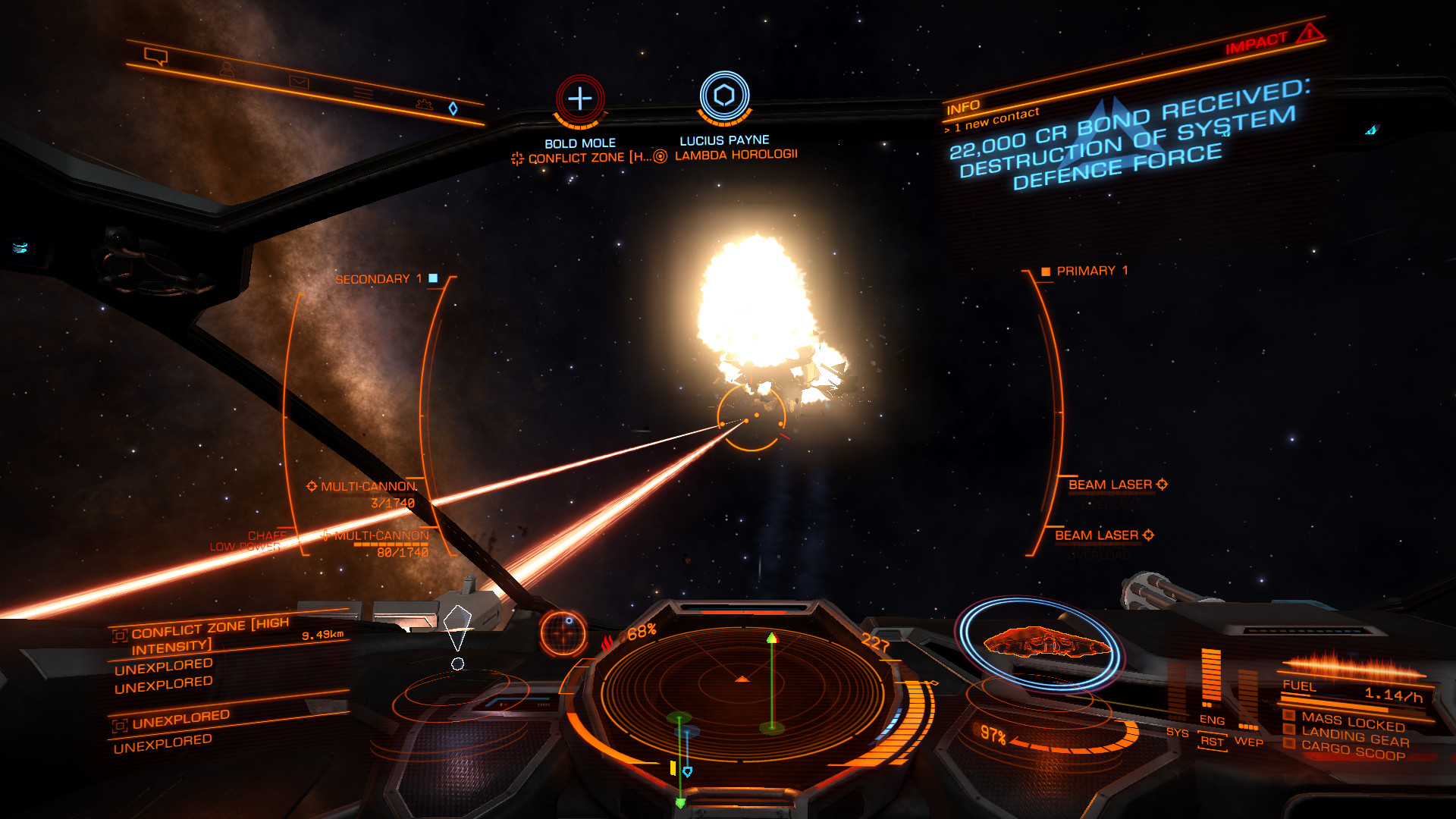Viewport: 1456px width, 819px height.
Task: Open the contacts person icon
Action: pos(226,69)
